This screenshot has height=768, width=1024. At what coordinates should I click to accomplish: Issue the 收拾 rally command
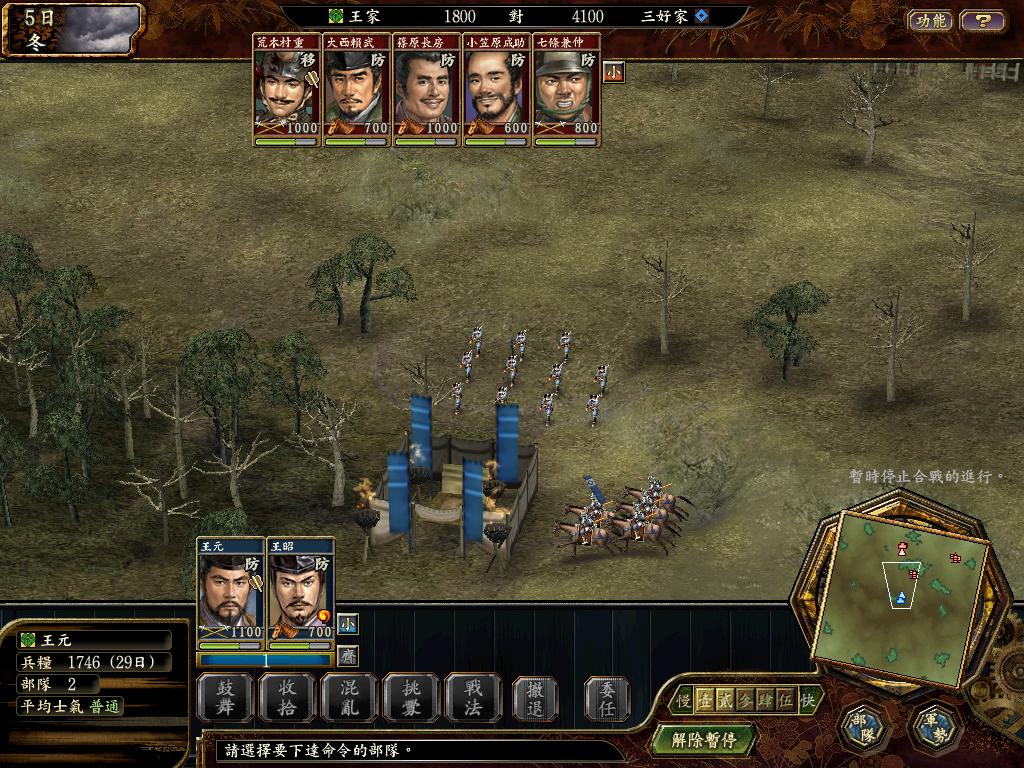[287, 697]
